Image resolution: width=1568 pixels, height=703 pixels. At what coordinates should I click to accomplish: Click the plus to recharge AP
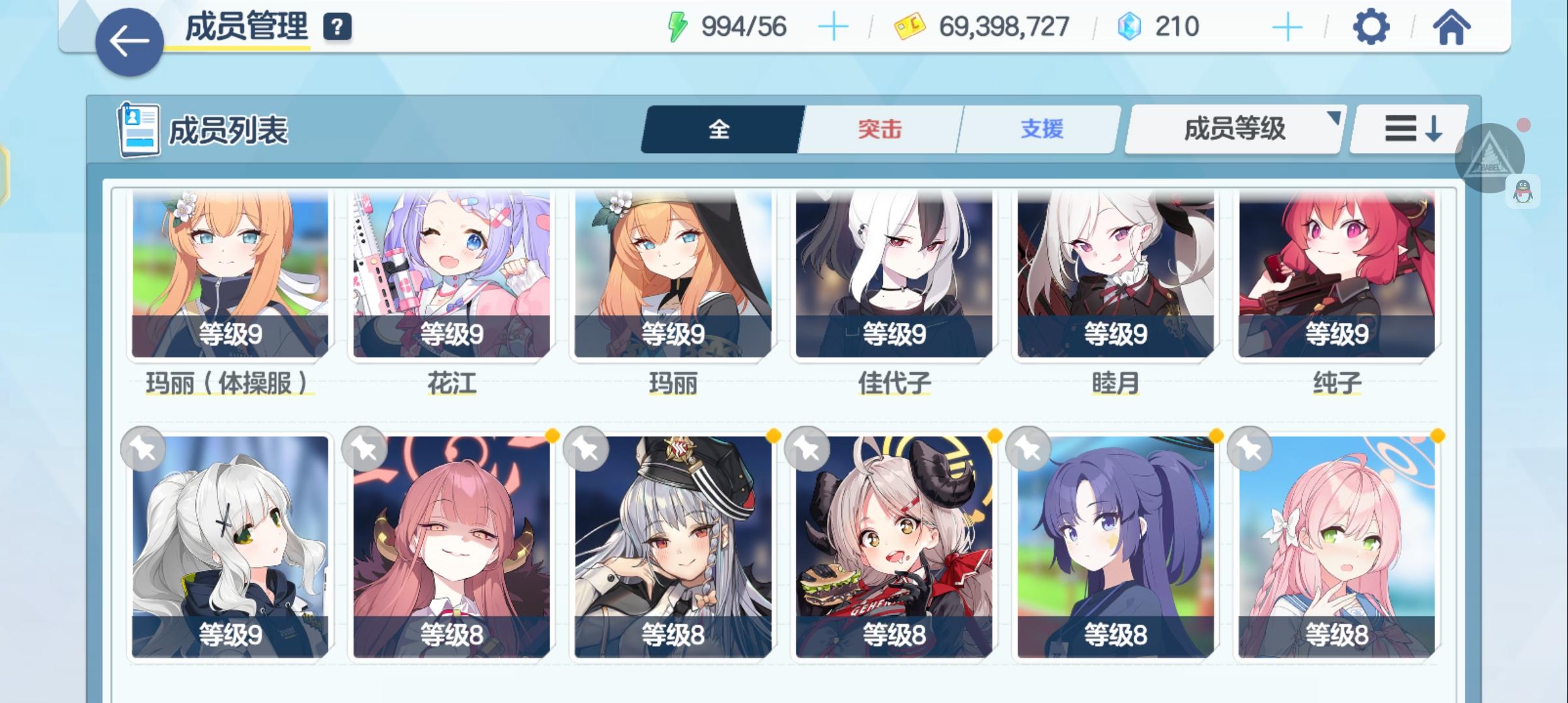pyautogui.click(x=834, y=27)
